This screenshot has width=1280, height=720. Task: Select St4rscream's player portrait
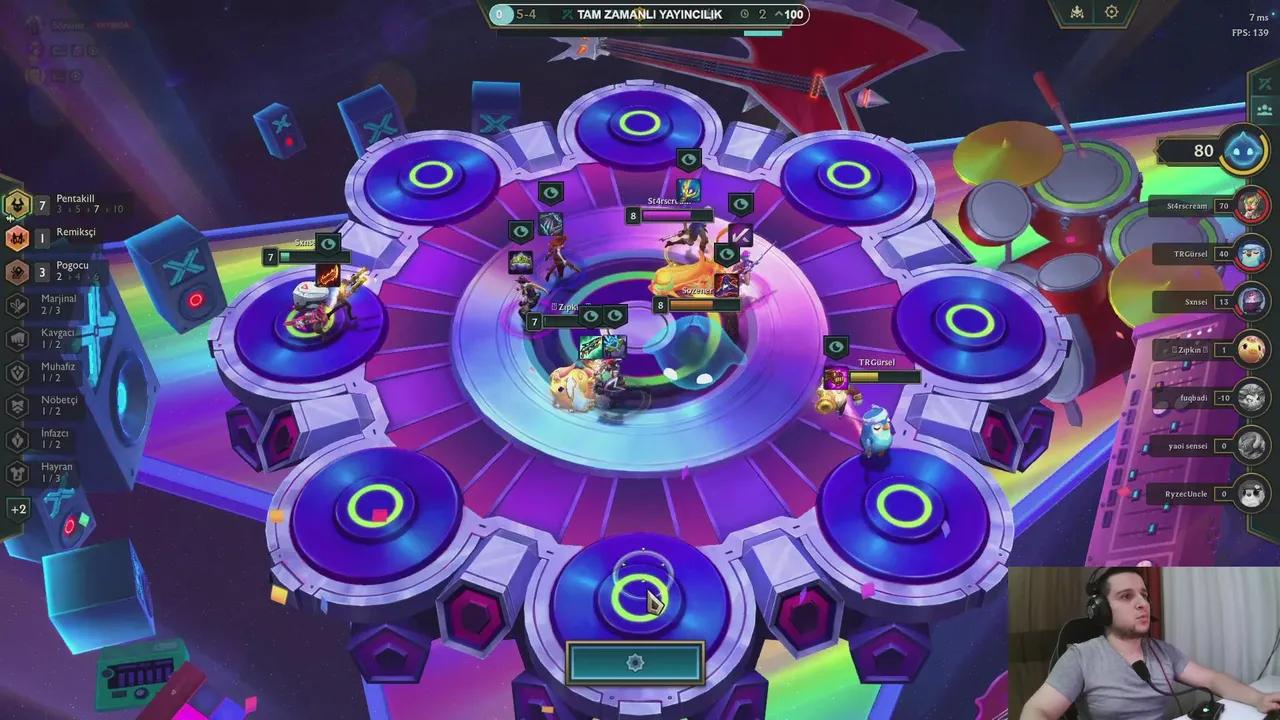pos(1251,205)
